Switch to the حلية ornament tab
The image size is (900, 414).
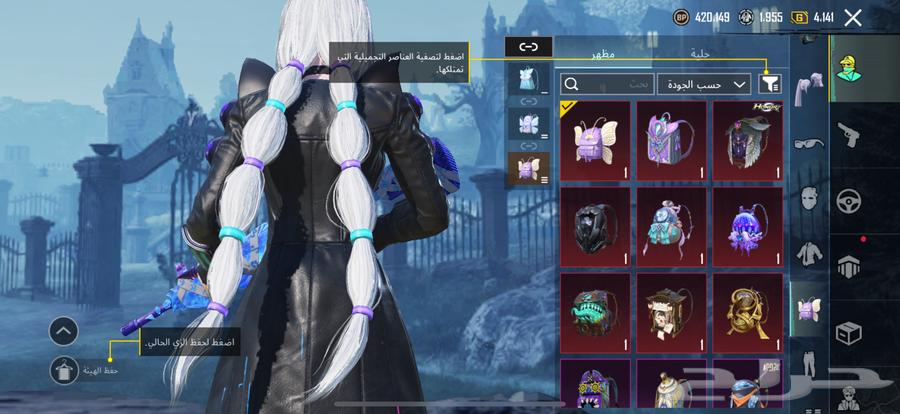point(700,53)
